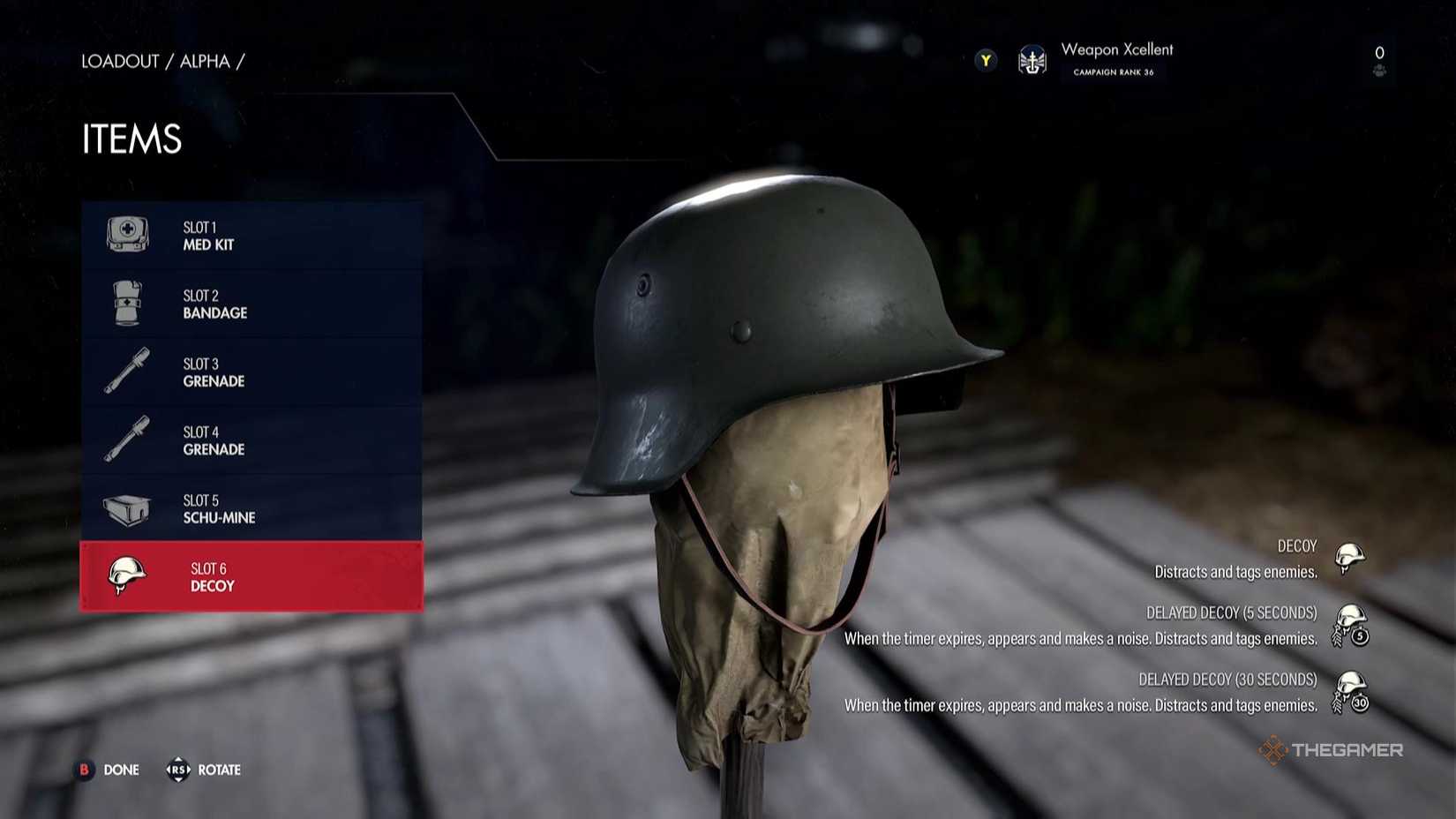Viewport: 1456px width, 819px height.
Task: Click Done to leave the Items screen
Action: click(x=109, y=770)
